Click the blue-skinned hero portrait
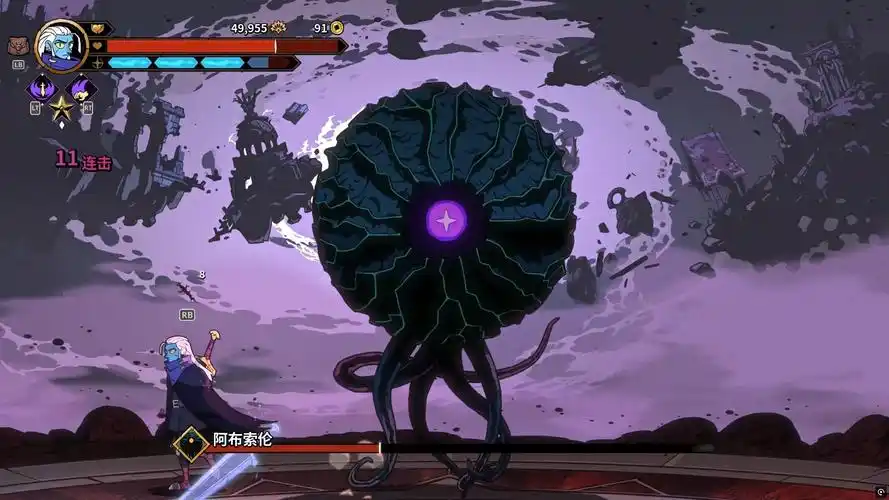889x500 pixels. coord(60,43)
